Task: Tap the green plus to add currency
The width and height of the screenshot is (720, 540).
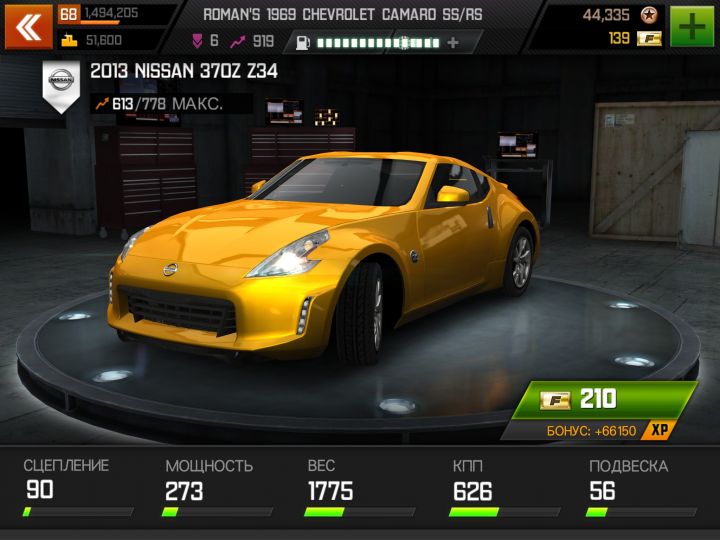Action: [x=692, y=26]
